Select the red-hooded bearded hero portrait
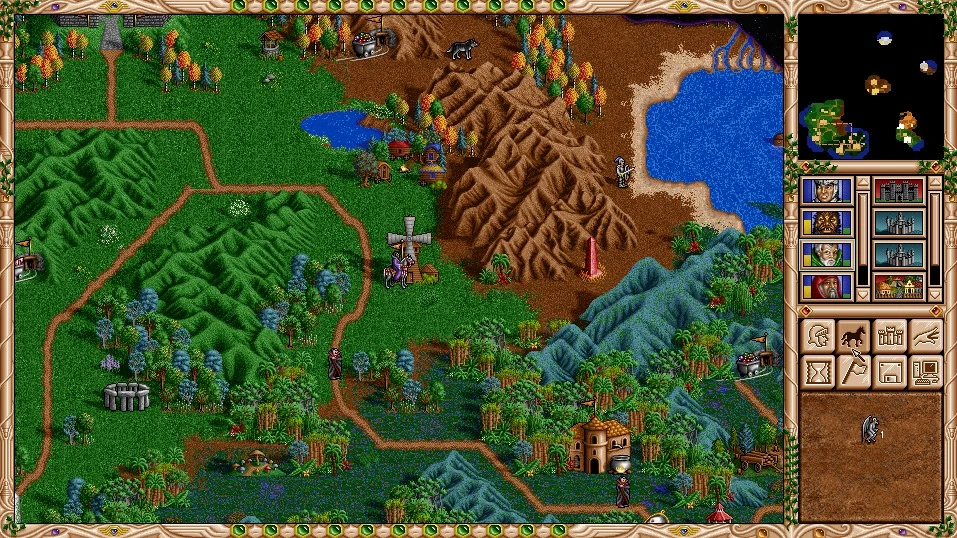 pyautogui.click(x=826, y=286)
